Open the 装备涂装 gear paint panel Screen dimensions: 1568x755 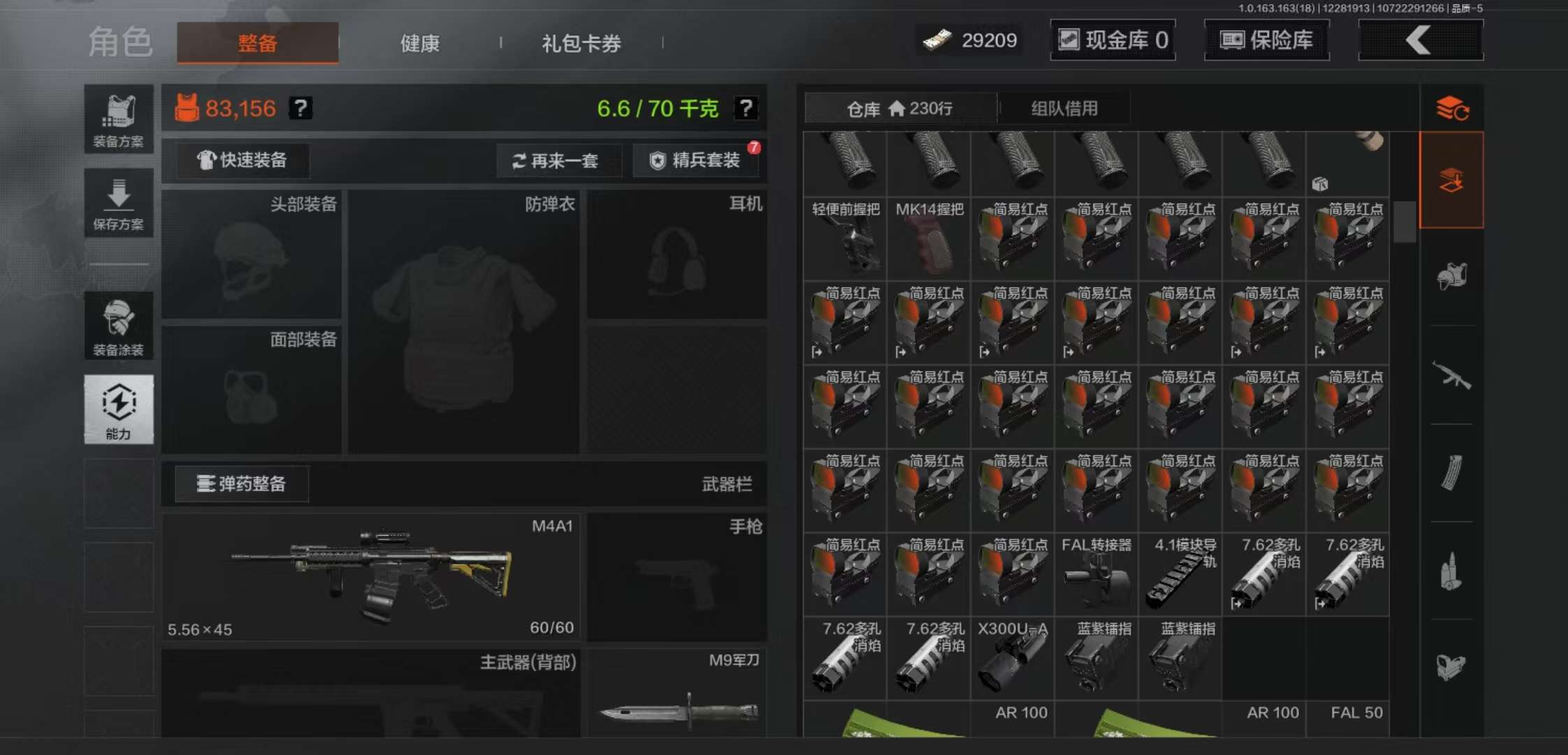119,325
